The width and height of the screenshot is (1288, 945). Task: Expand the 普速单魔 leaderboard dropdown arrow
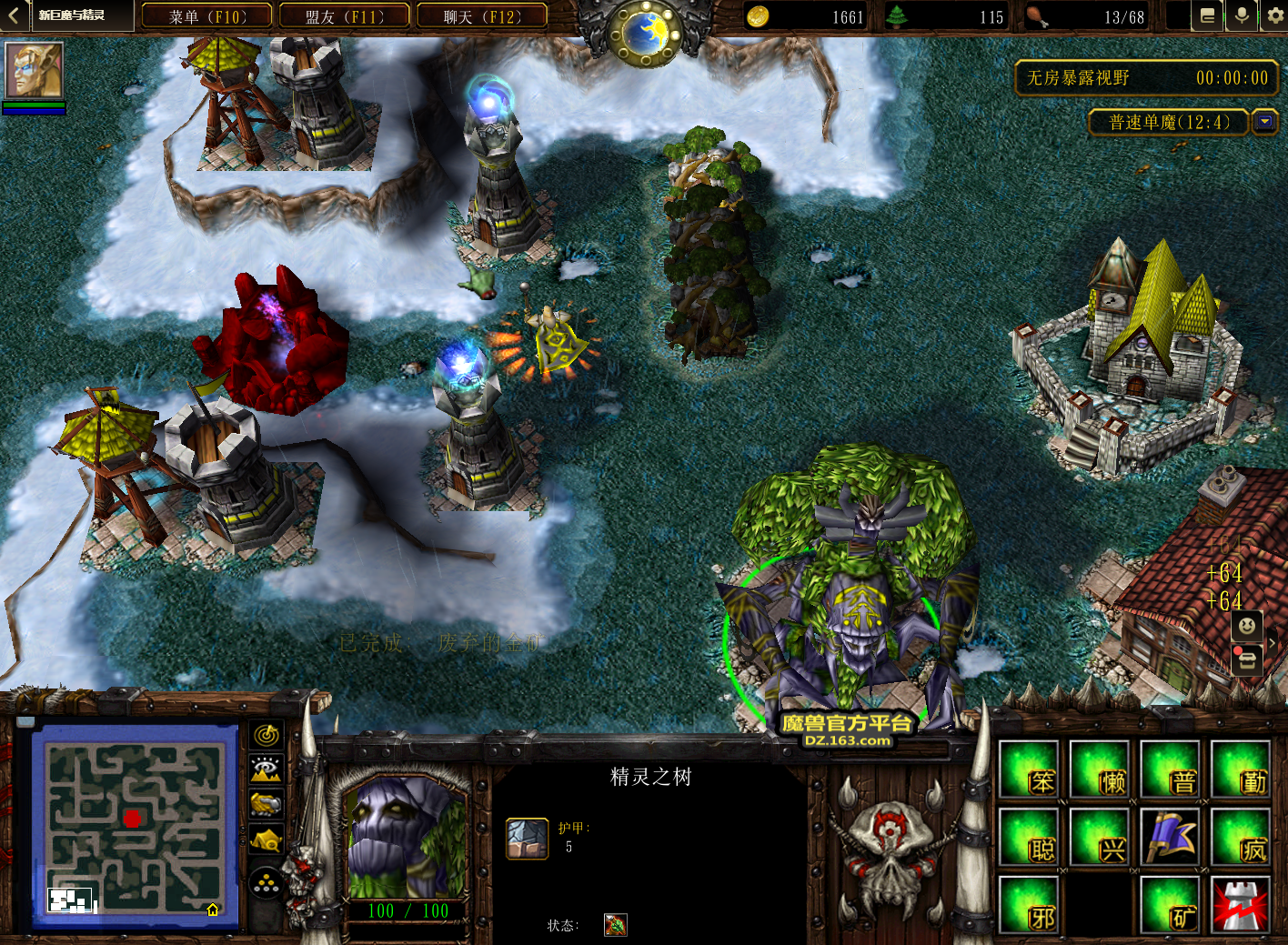pos(1264,121)
